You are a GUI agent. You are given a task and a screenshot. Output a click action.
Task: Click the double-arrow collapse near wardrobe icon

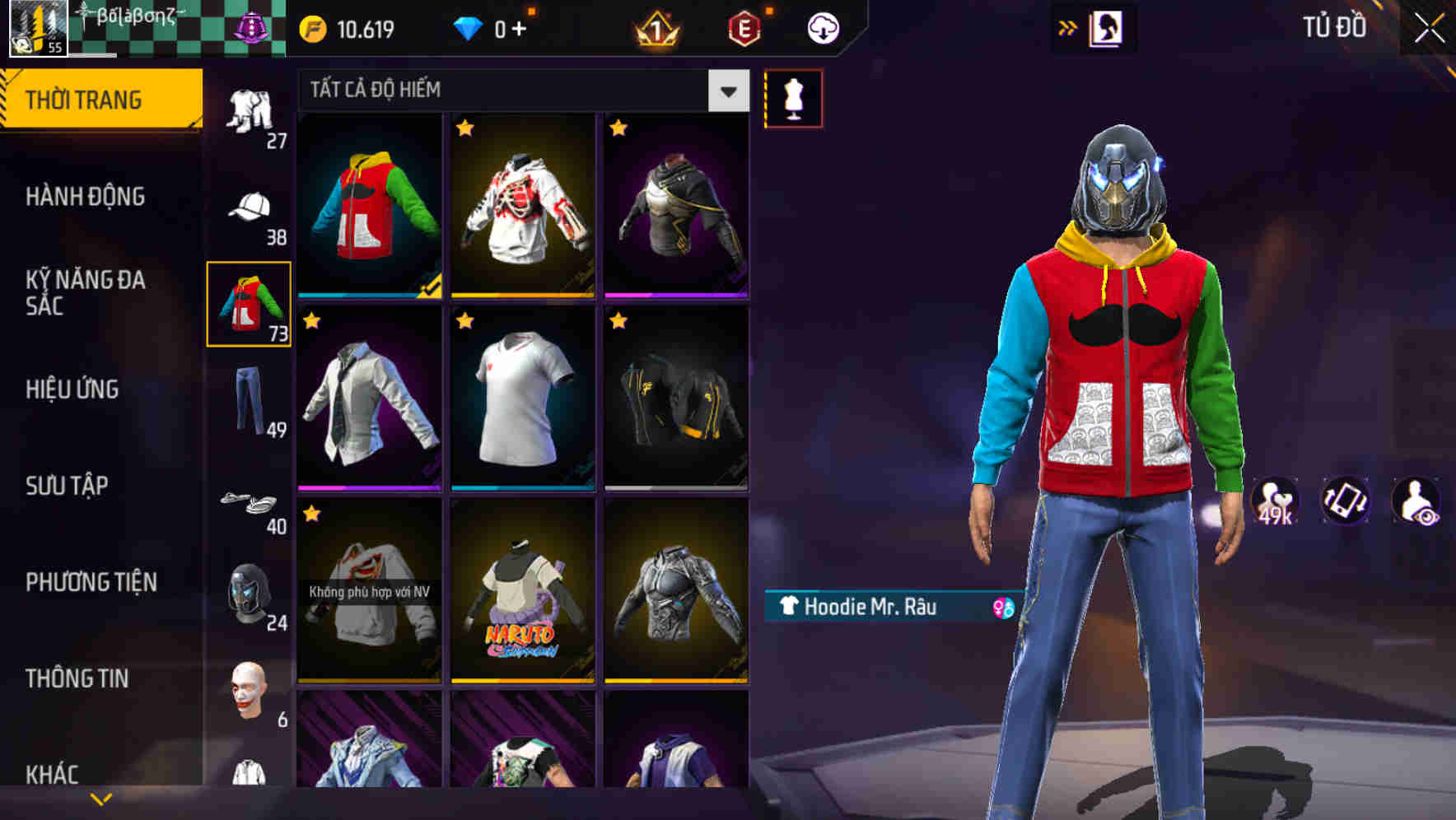tap(1068, 26)
